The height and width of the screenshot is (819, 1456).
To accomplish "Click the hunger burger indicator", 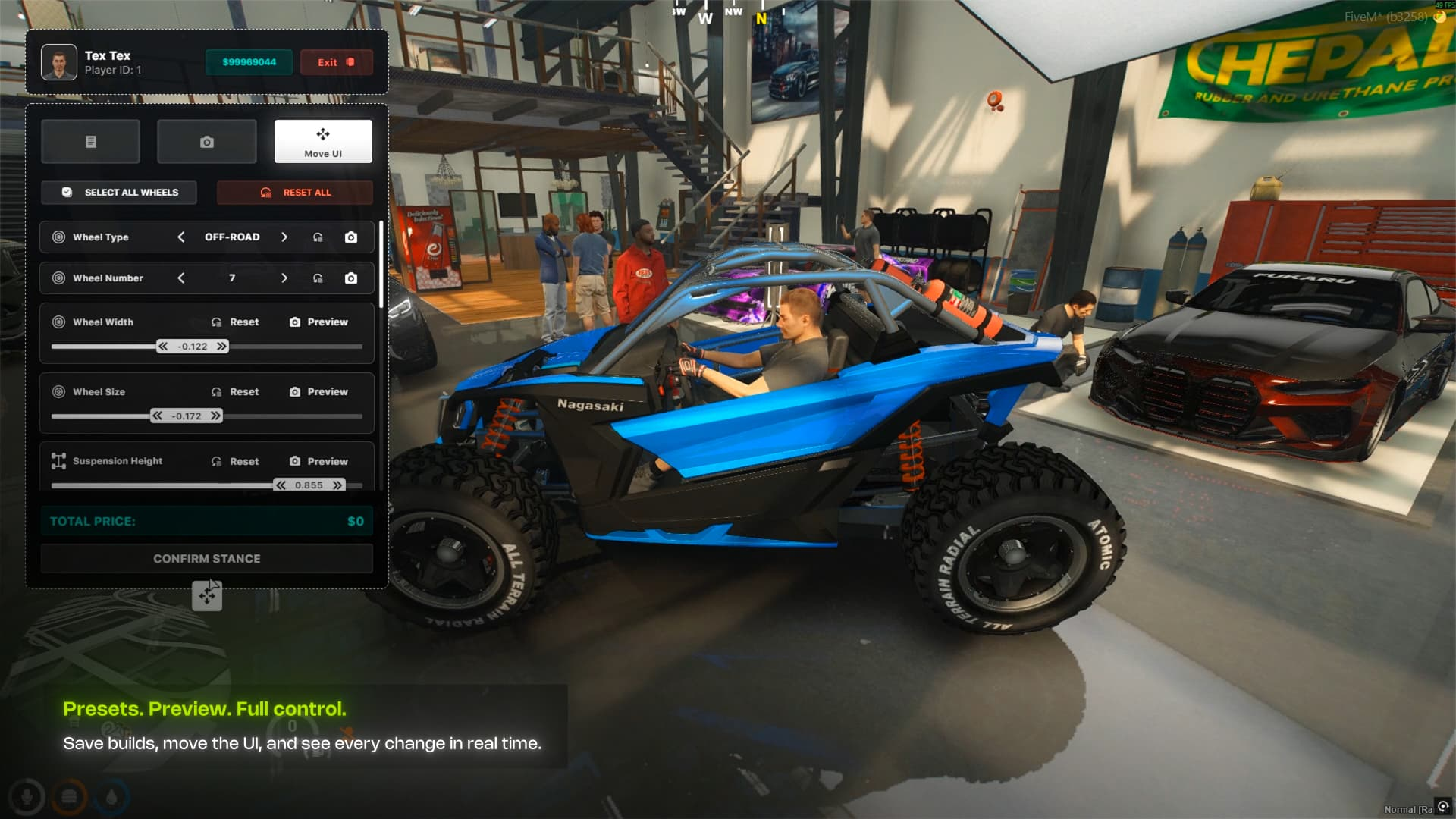I will [70, 795].
